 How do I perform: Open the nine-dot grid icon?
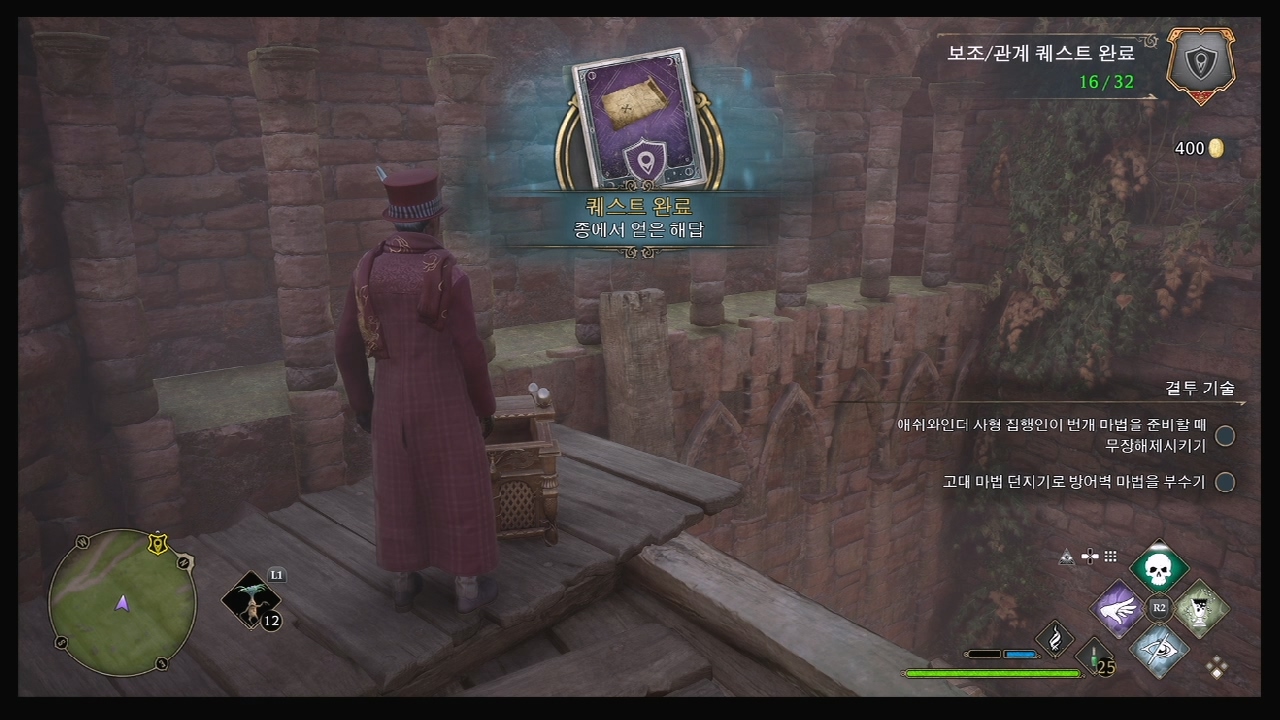(x=1110, y=557)
